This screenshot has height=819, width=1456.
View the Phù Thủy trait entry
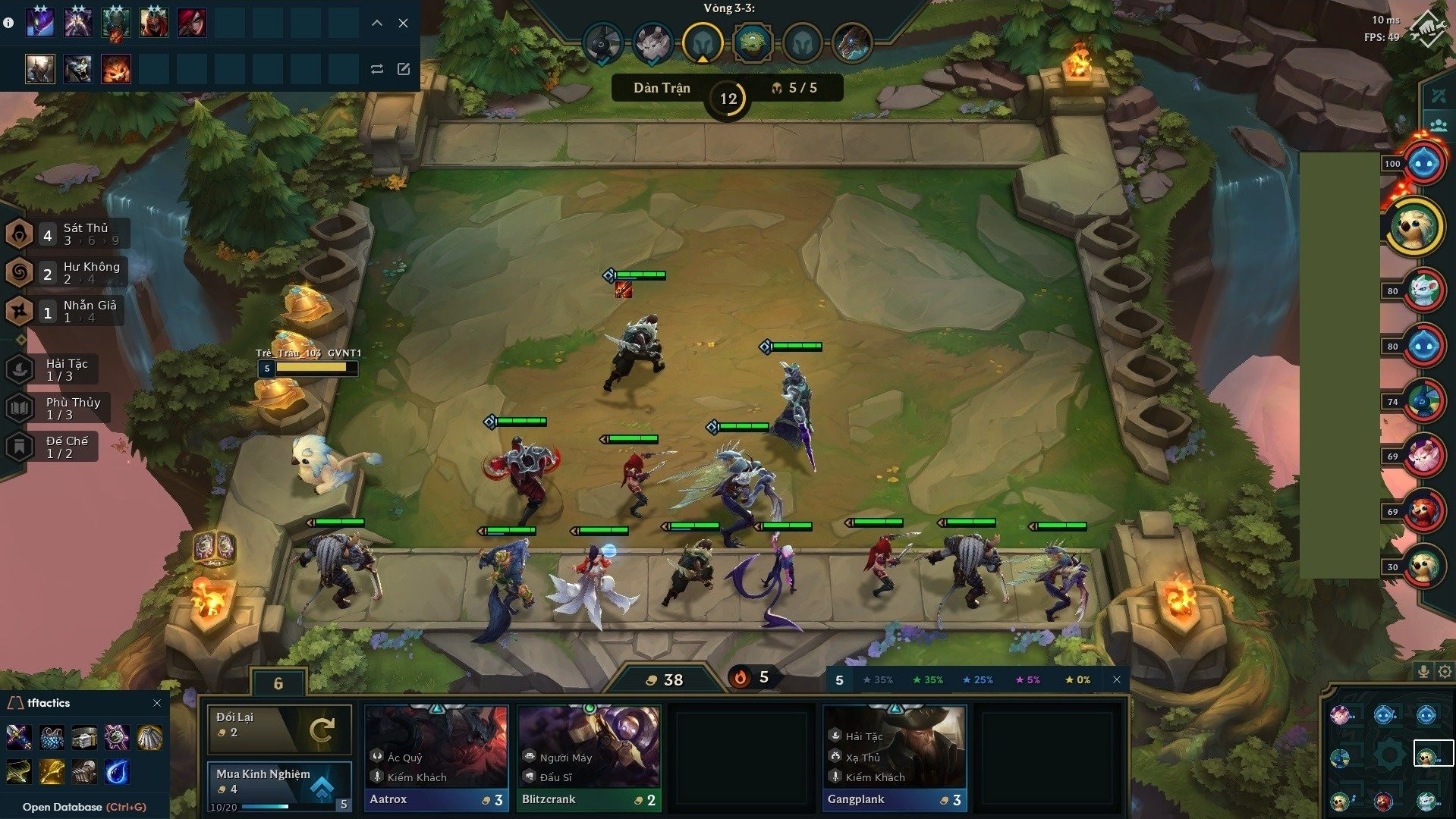[x=58, y=409]
